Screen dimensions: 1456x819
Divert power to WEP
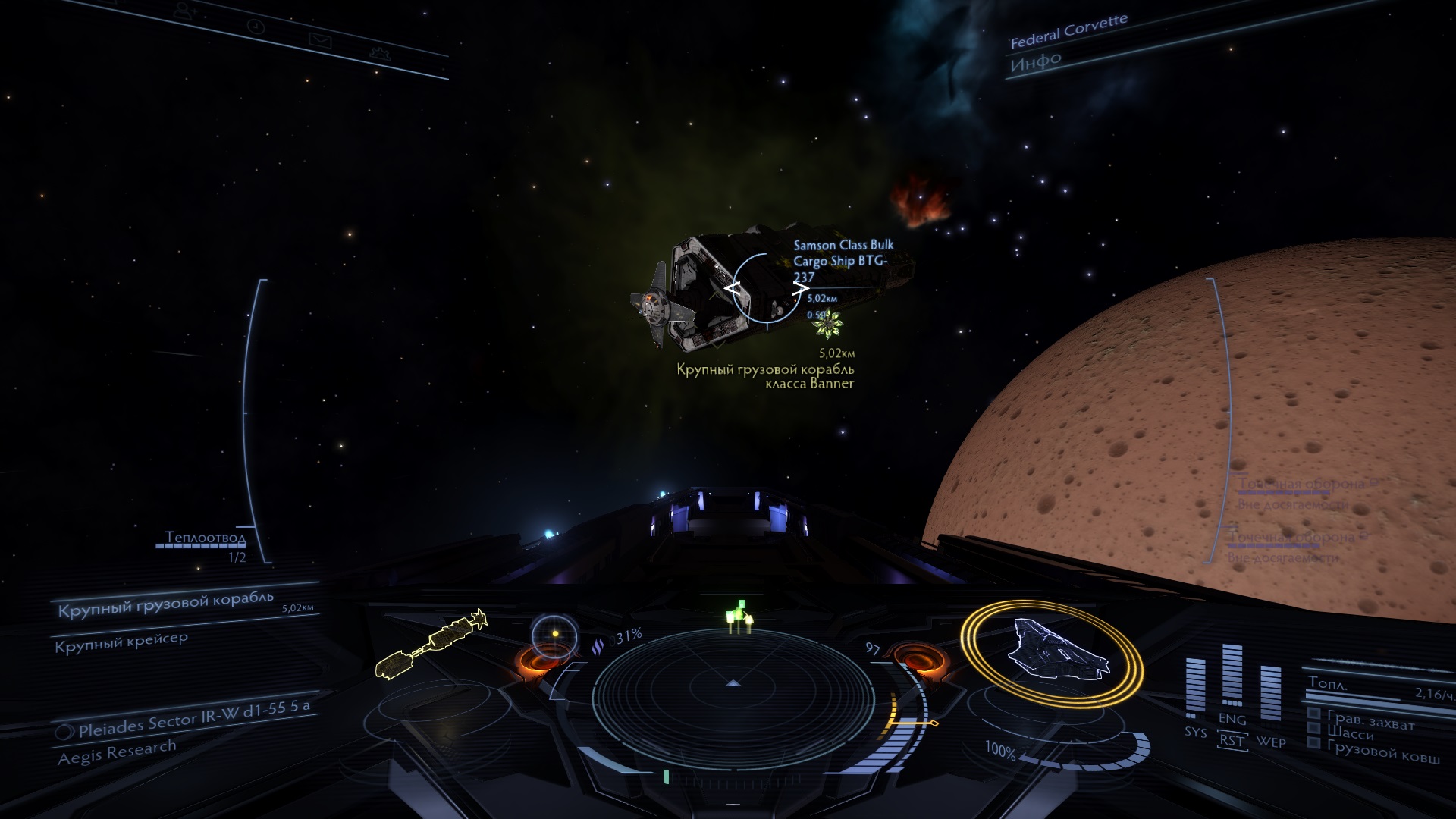click(1271, 742)
